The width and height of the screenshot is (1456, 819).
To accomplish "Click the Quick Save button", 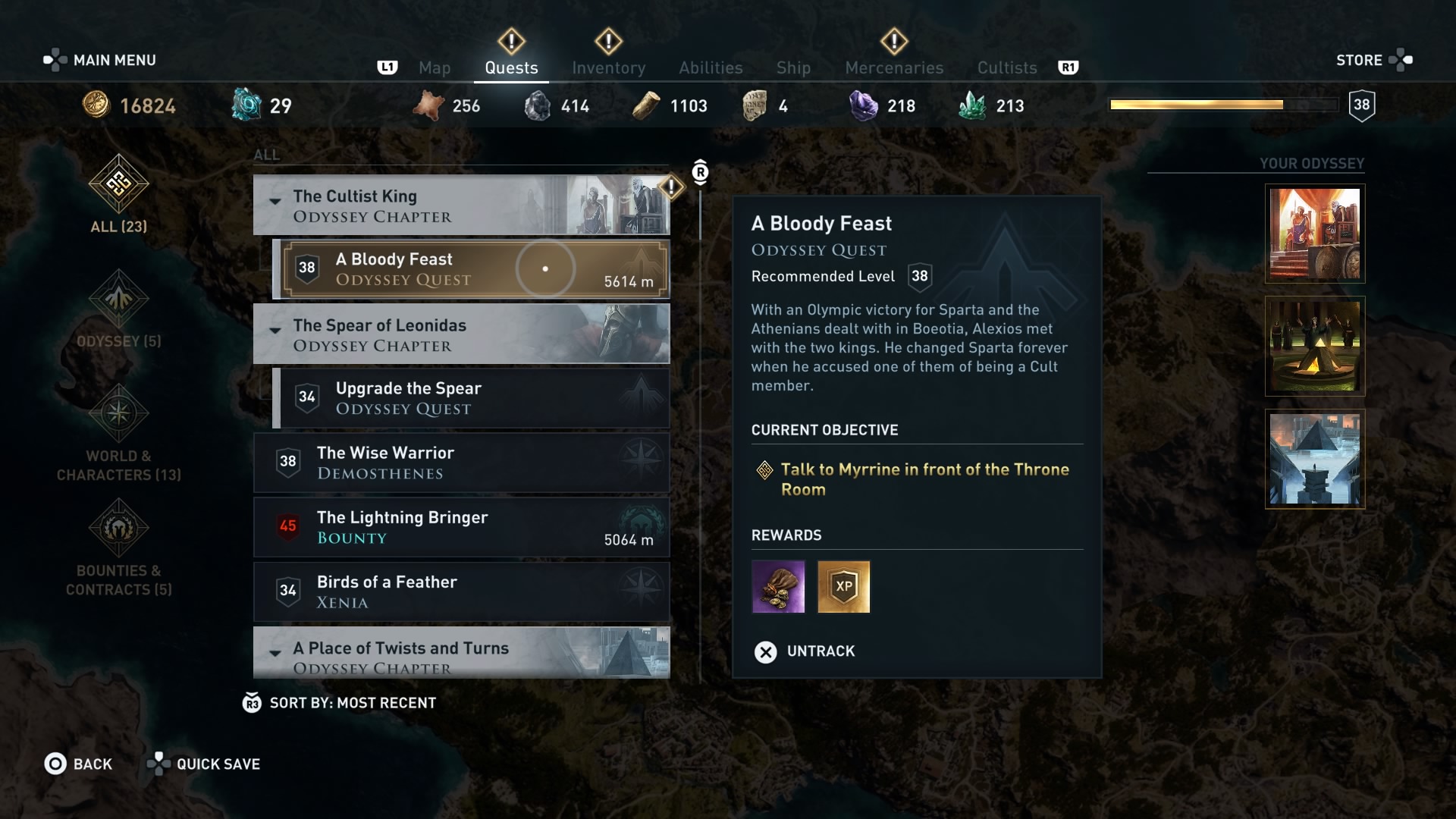I will click(x=203, y=764).
